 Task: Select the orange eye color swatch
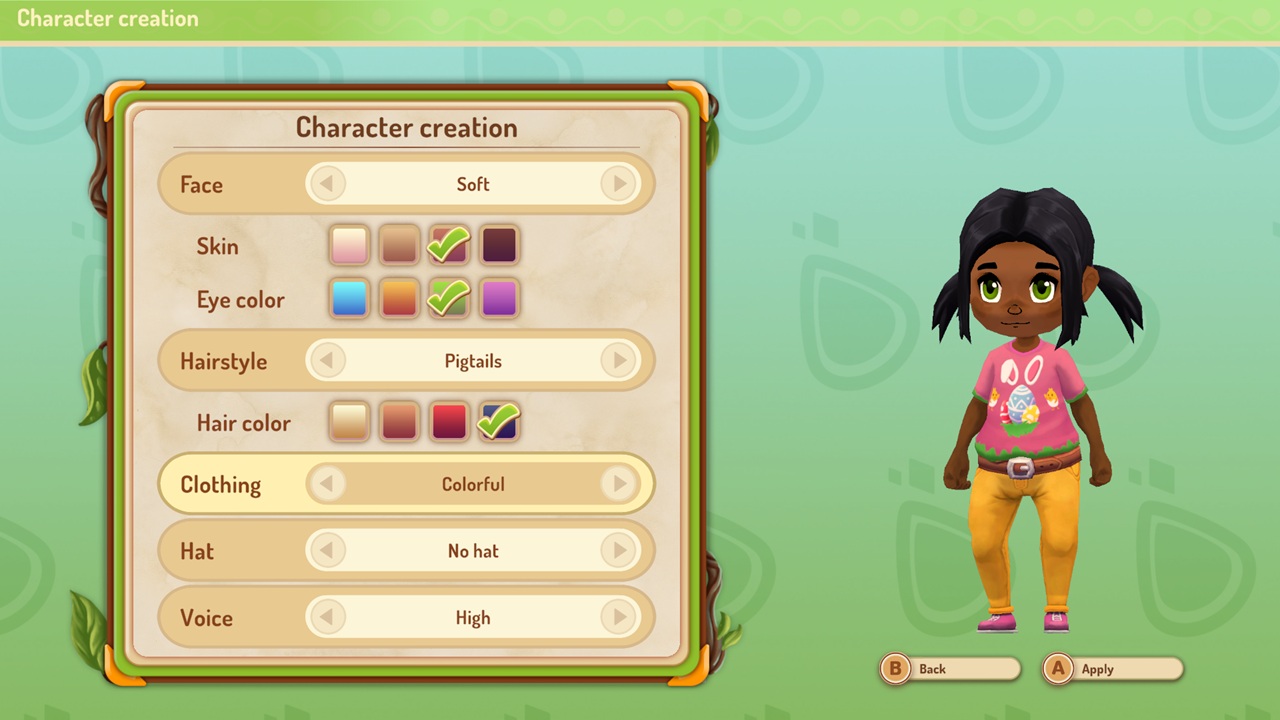click(399, 299)
